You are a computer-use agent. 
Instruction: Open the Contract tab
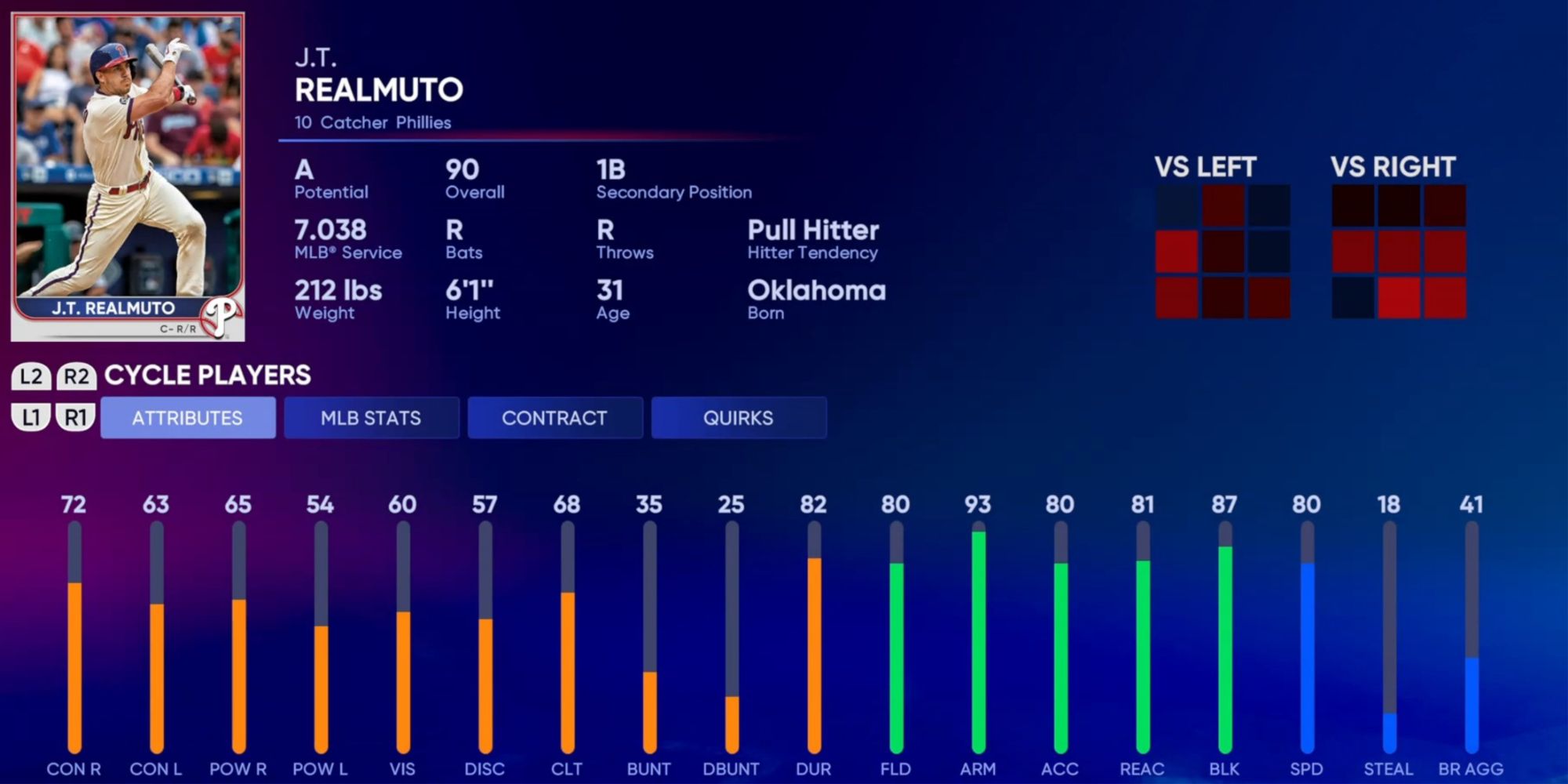pos(555,418)
